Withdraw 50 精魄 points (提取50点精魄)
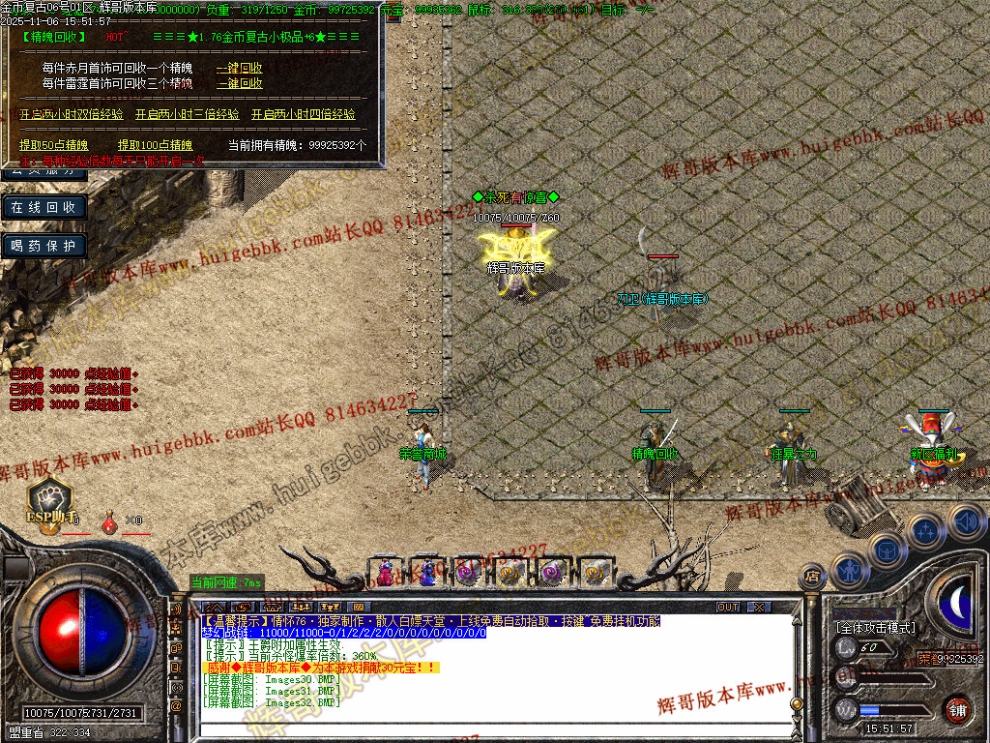990x743 pixels. pyautogui.click(x=54, y=145)
